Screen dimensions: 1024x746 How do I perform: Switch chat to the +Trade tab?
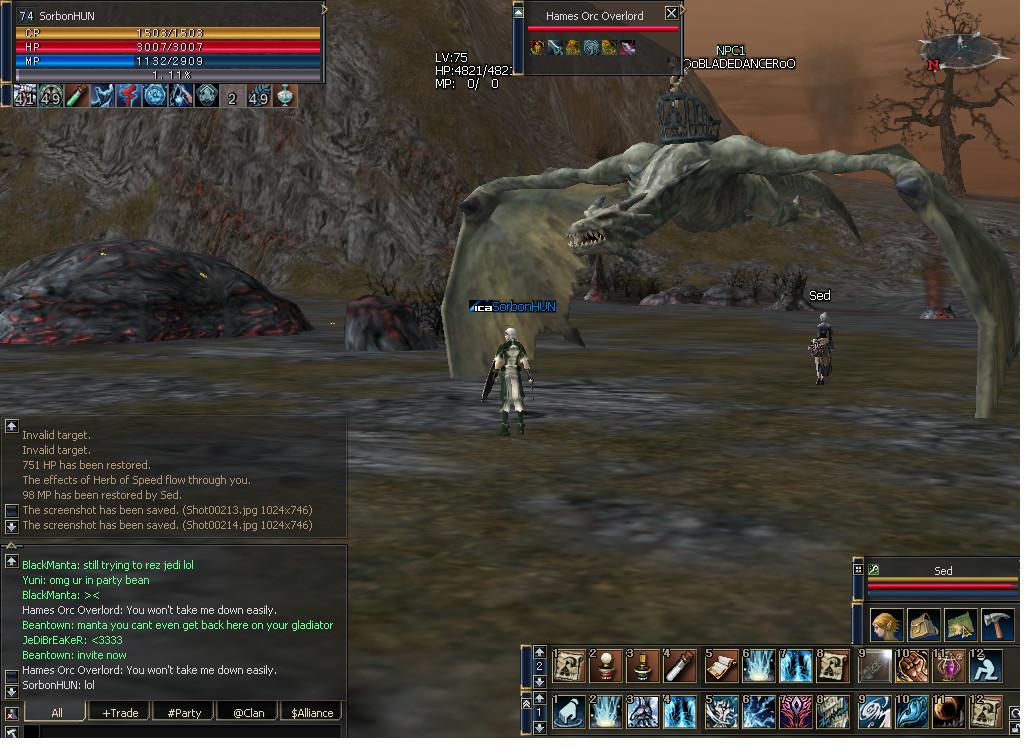point(120,712)
